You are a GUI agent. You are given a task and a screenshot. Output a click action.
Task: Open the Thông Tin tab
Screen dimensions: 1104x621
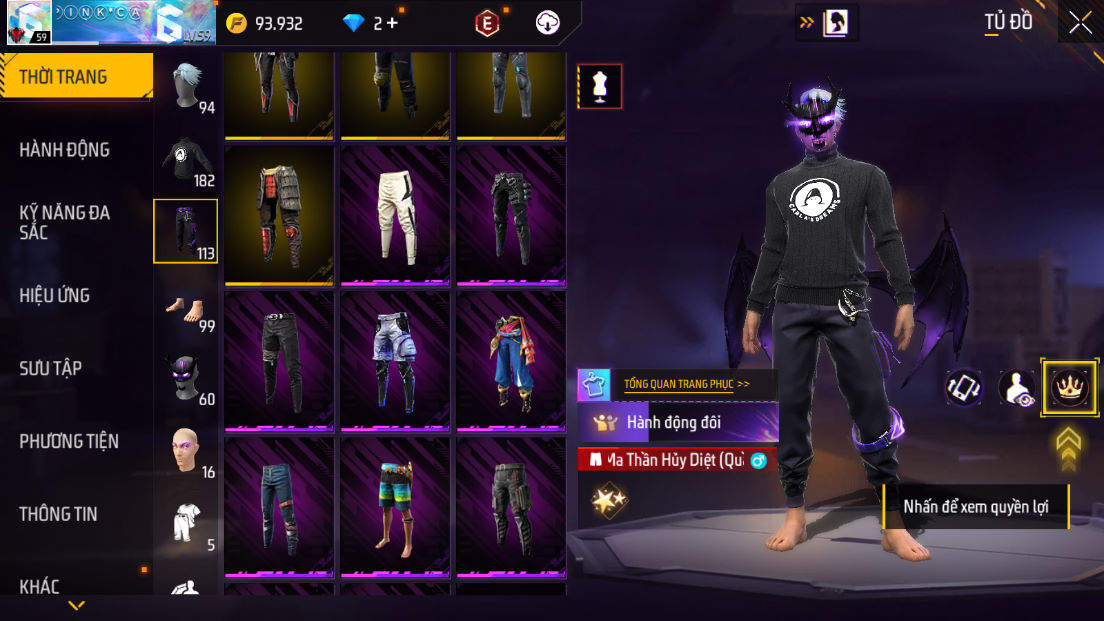[59, 514]
